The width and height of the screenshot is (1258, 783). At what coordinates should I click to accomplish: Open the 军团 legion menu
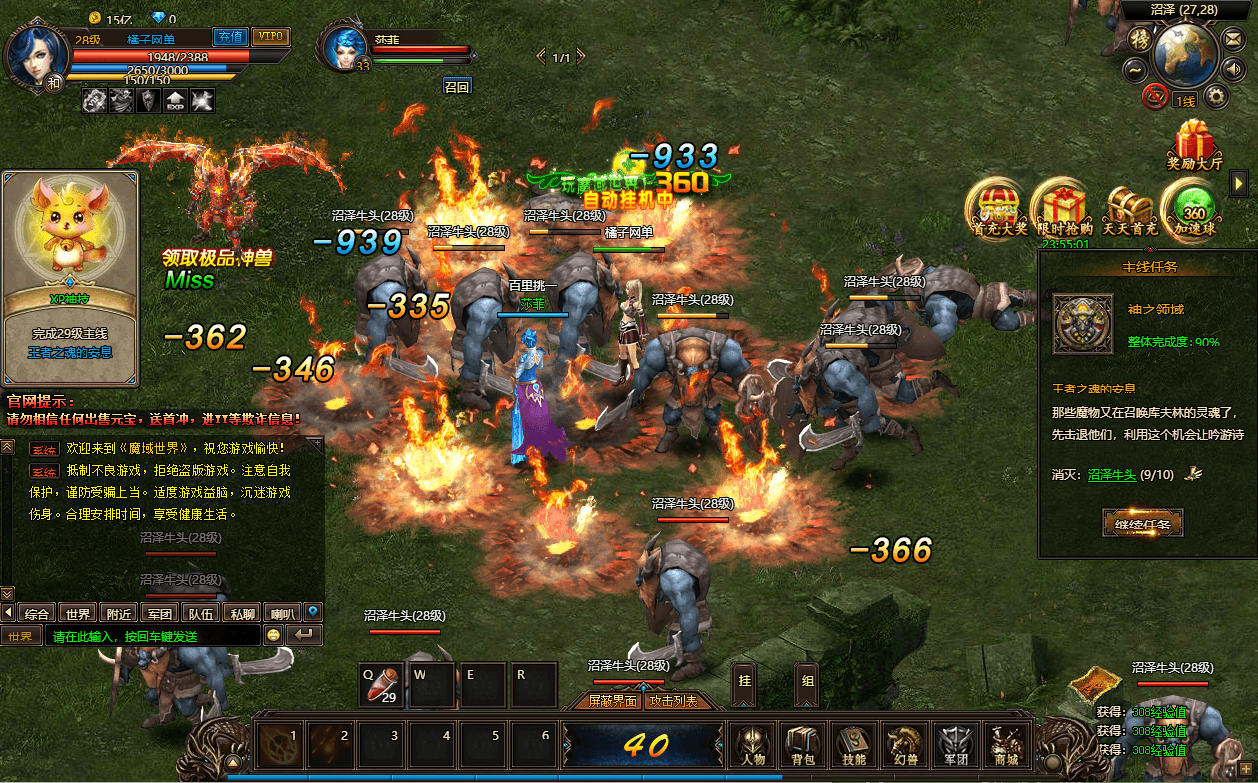pyautogui.click(x=954, y=745)
